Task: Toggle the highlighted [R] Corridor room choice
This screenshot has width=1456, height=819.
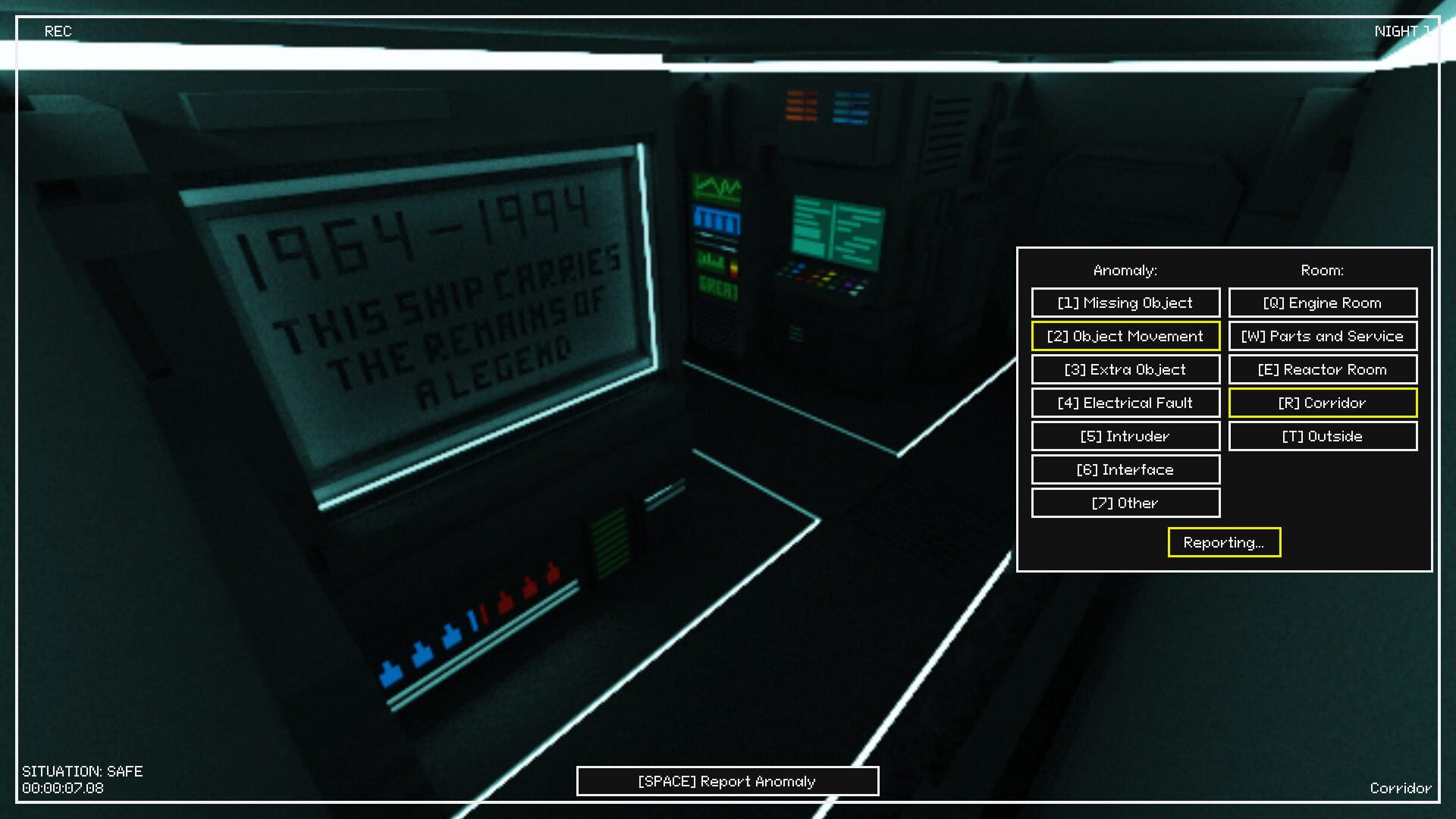Action: click(1323, 403)
